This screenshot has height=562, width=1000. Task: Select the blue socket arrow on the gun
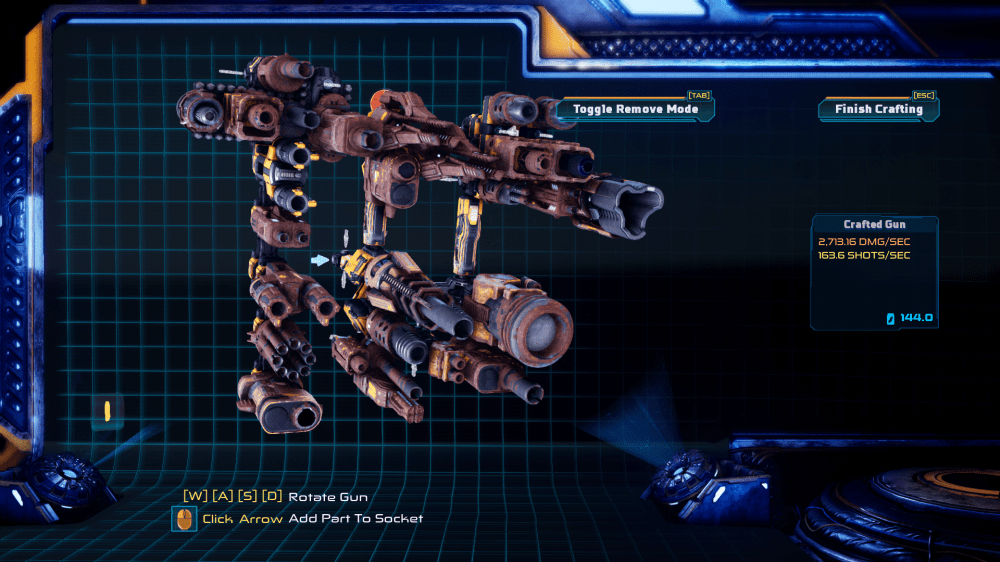(x=319, y=260)
